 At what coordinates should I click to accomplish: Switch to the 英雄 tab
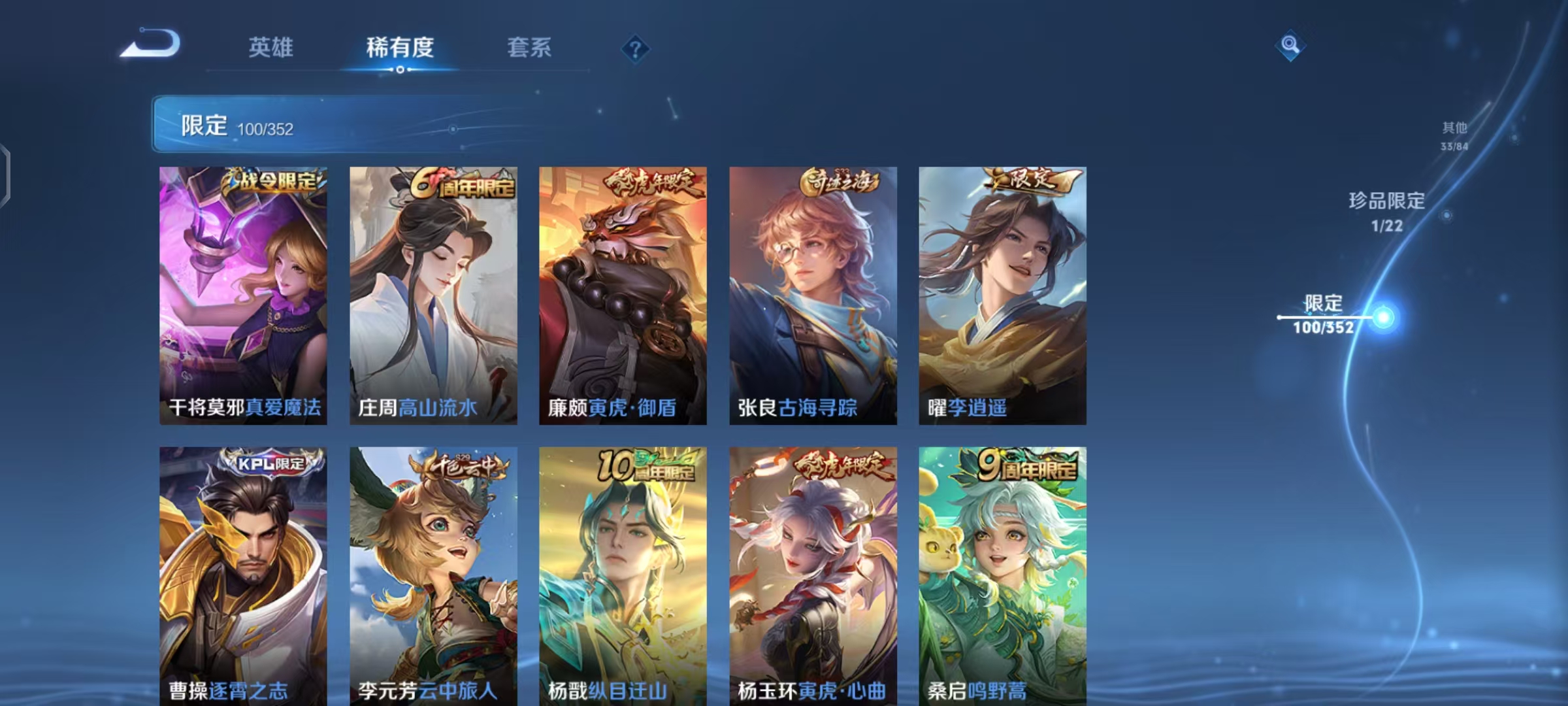(x=272, y=48)
